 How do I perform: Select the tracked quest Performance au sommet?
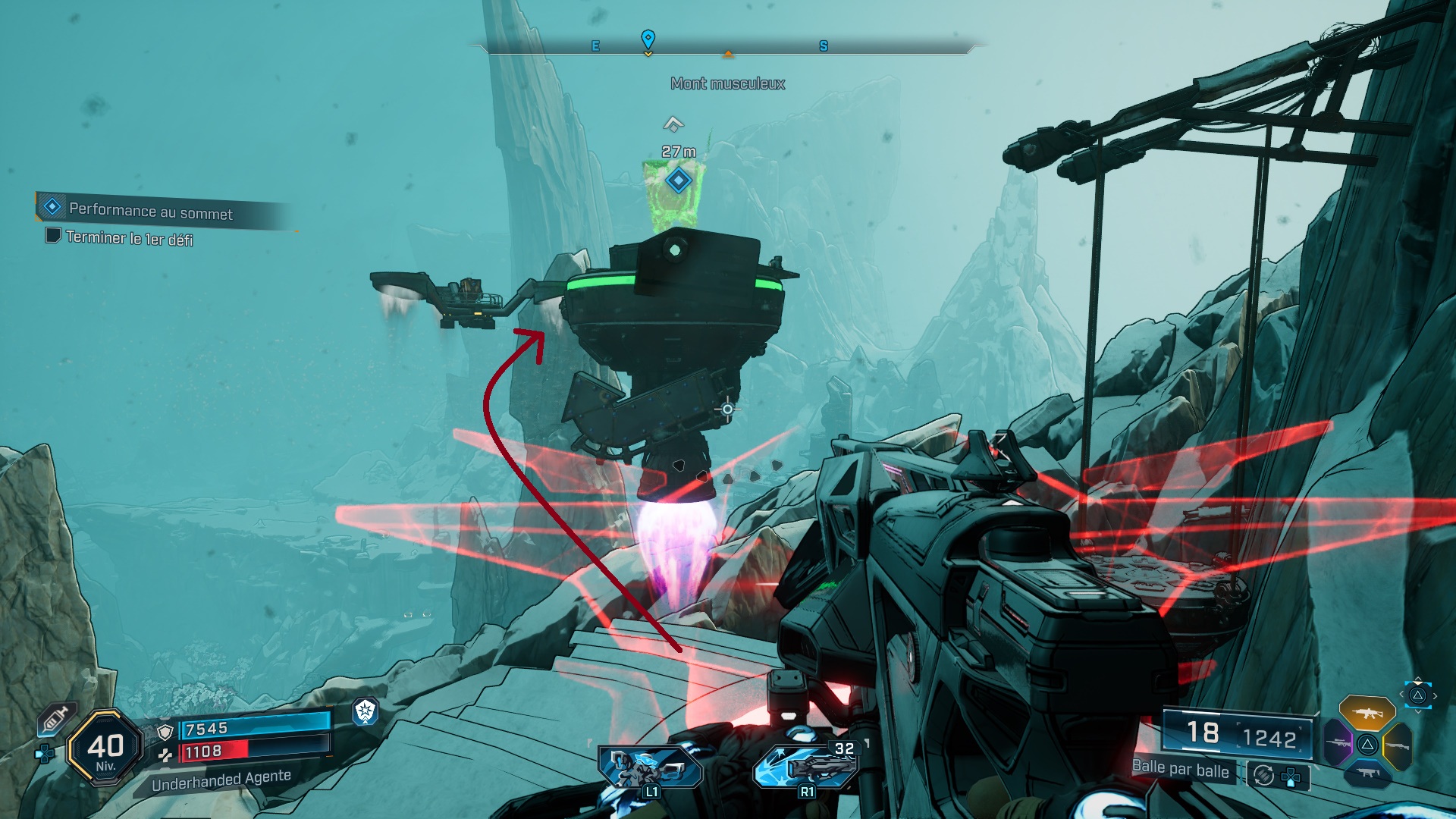pyautogui.click(x=150, y=210)
